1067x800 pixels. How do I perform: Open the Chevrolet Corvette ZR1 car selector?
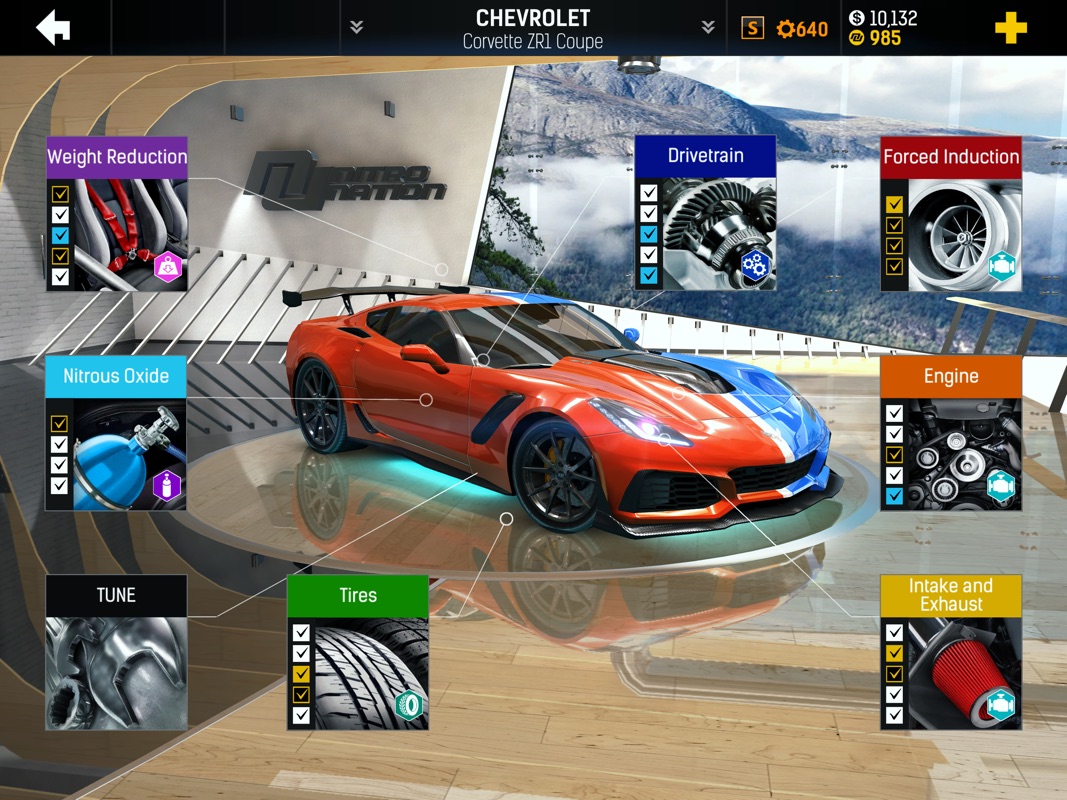tap(532, 28)
